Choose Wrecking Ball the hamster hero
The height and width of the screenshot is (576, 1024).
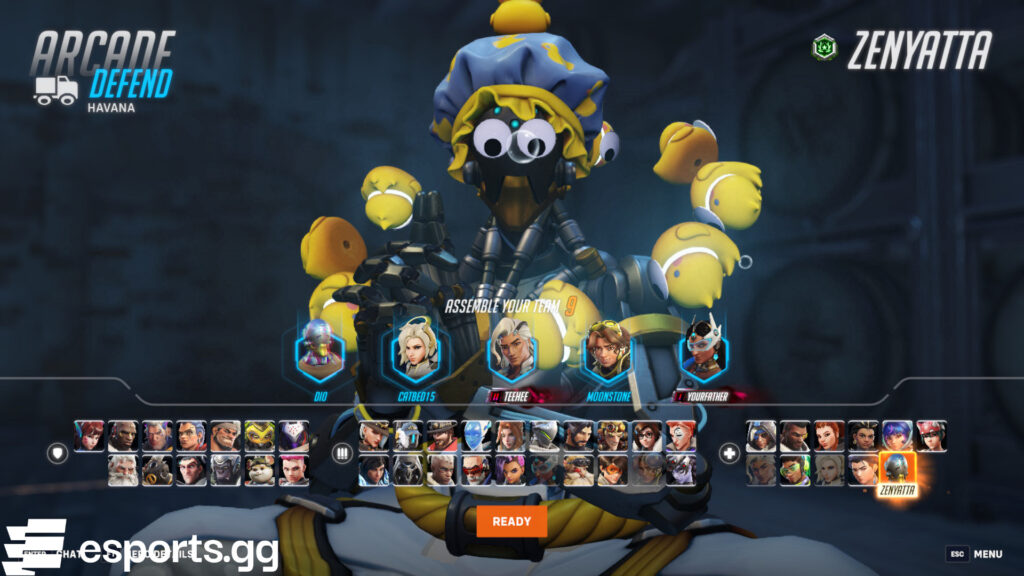pyautogui.click(x=259, y=470)
